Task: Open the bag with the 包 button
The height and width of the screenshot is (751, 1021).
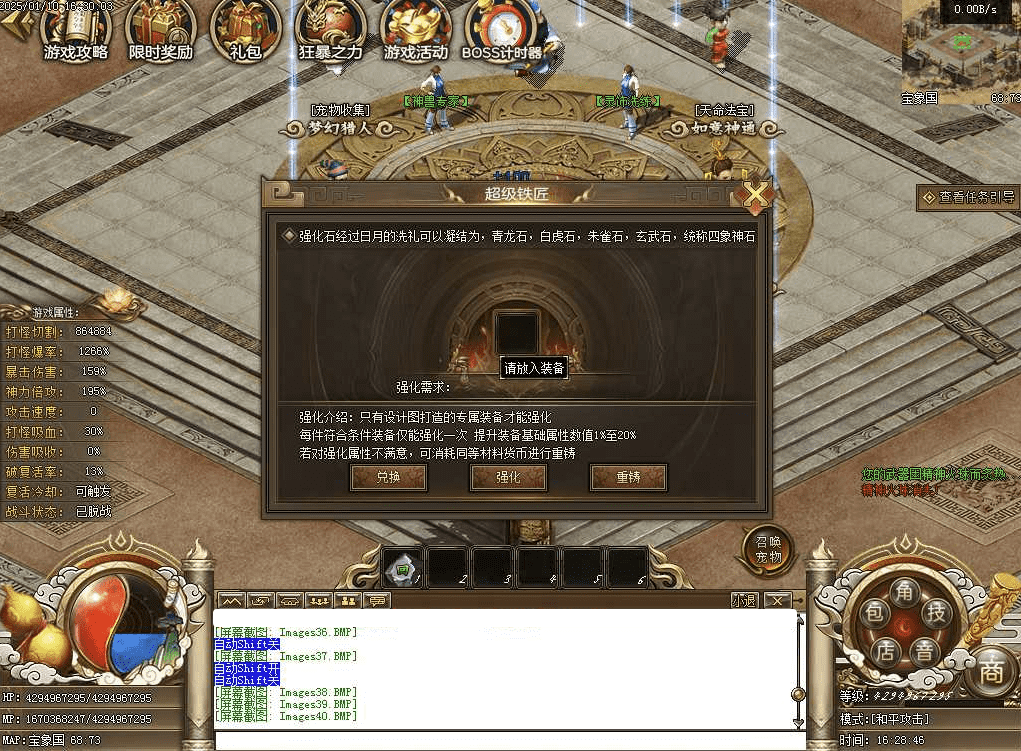Action: tap(874, 615)
